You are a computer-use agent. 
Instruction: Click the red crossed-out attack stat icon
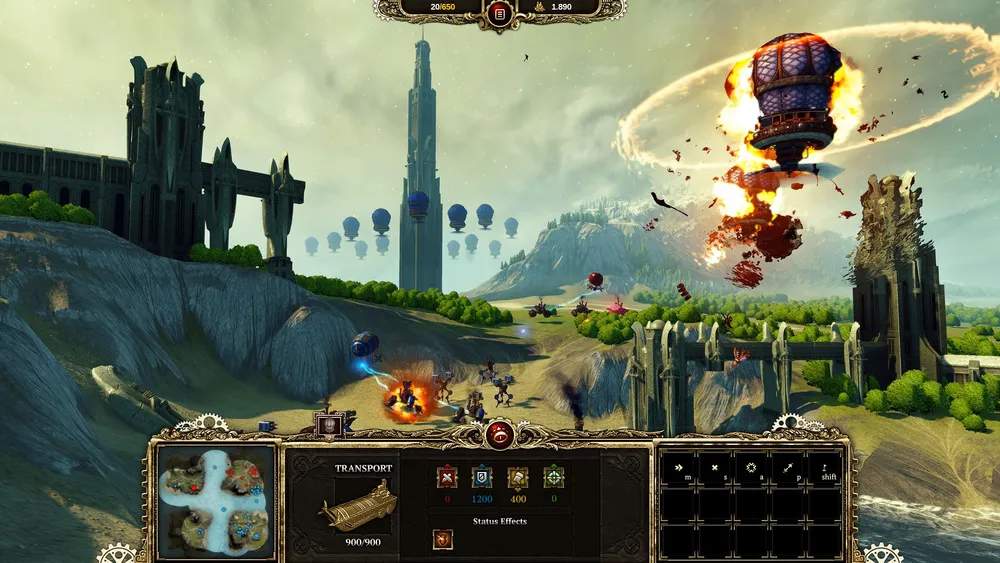click(446, 477)
